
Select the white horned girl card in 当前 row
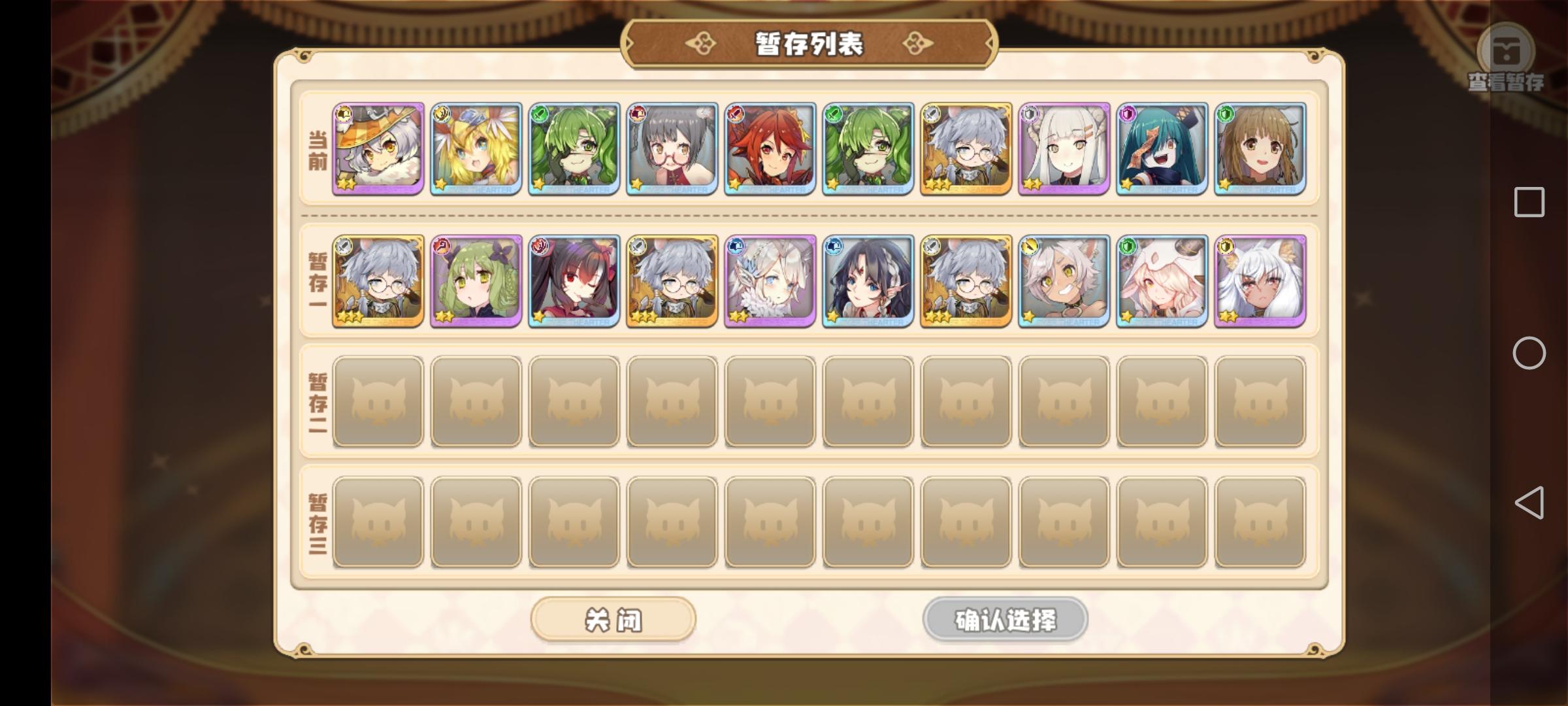coord(1064,149)
